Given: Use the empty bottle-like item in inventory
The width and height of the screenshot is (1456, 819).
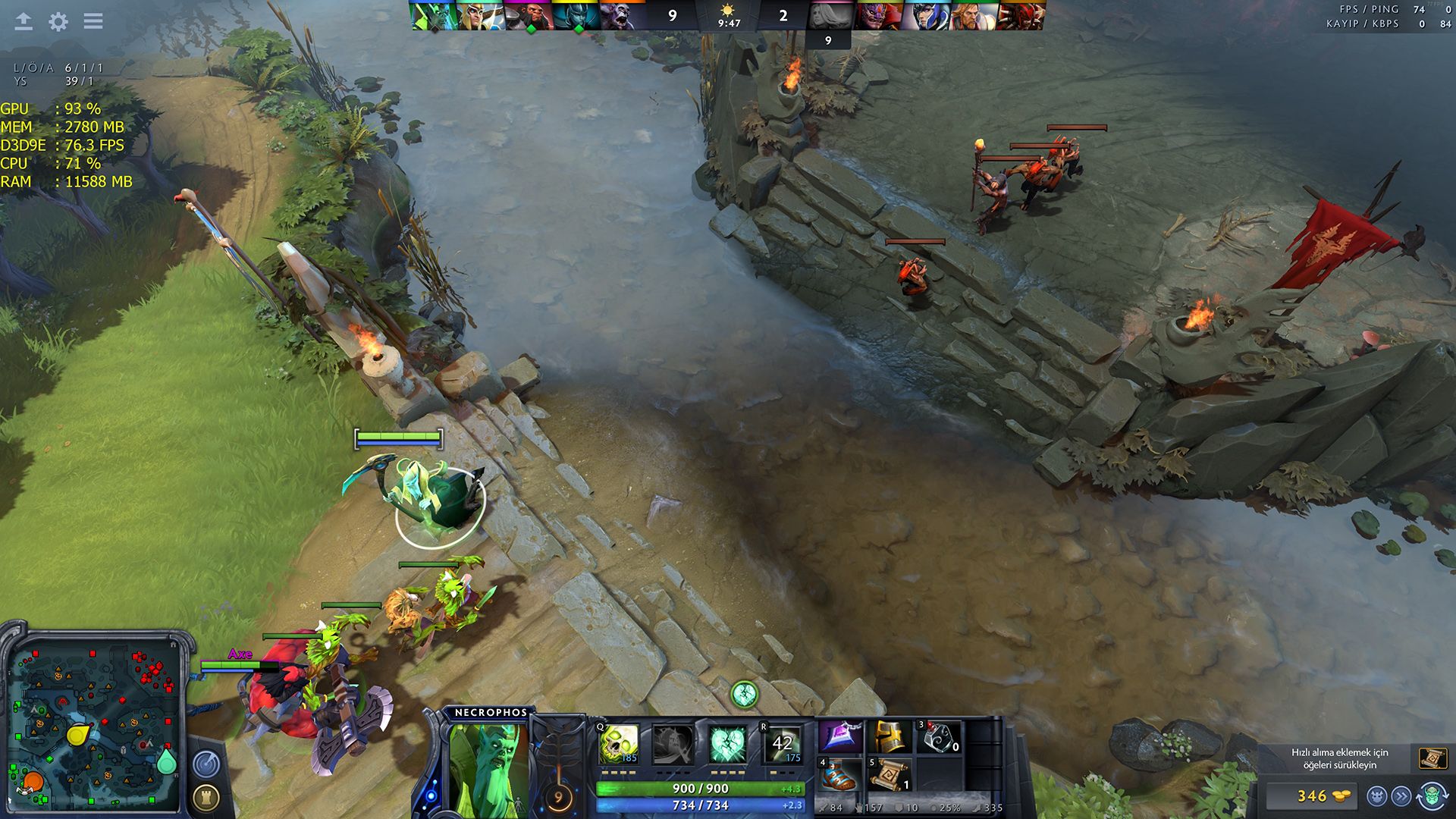Looking at the screenshot, I should coord(939,737).
